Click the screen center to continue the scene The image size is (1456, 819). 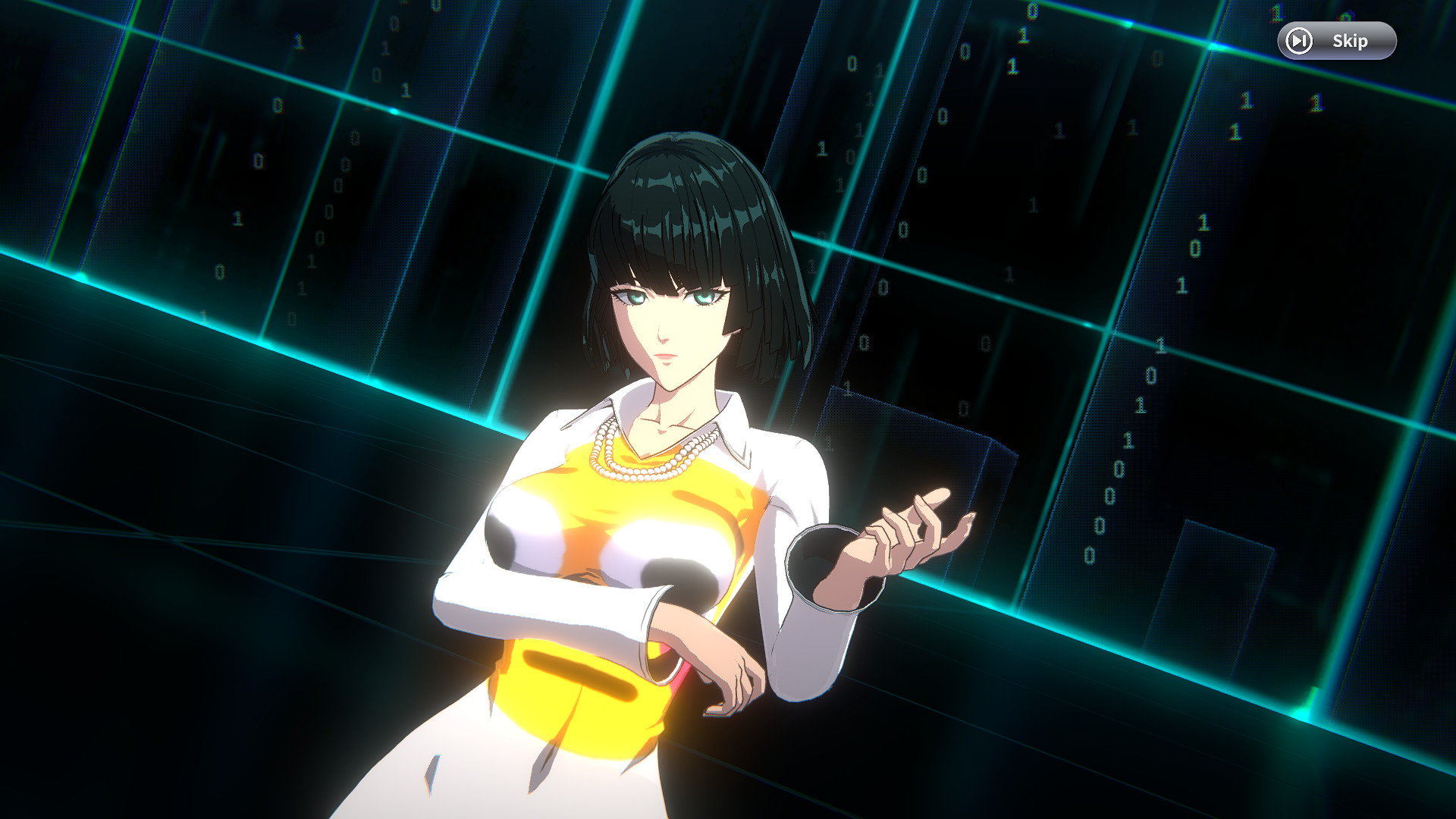(x=728, y=409)
